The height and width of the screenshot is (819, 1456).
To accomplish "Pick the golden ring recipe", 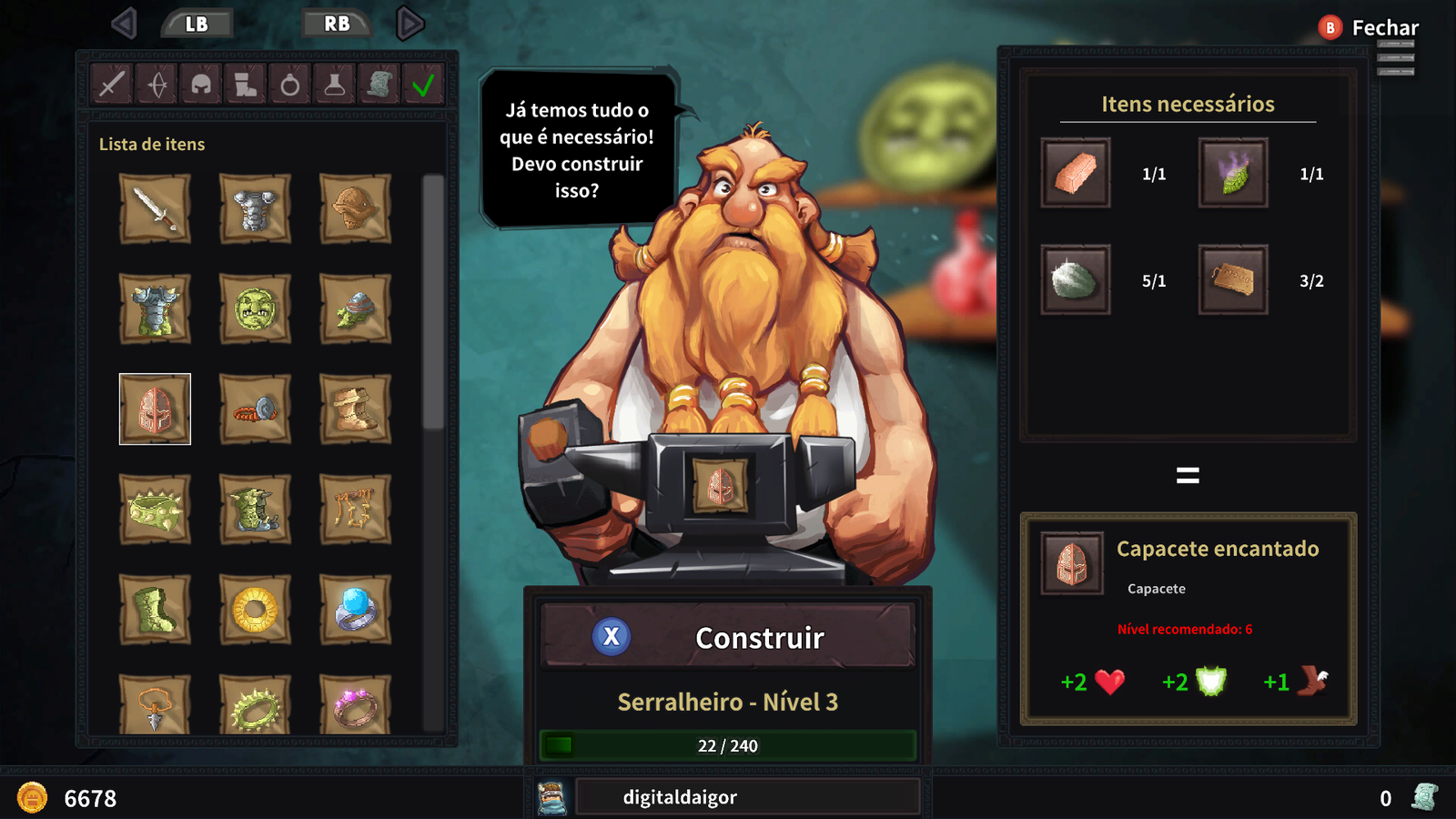I will (255, 610).
